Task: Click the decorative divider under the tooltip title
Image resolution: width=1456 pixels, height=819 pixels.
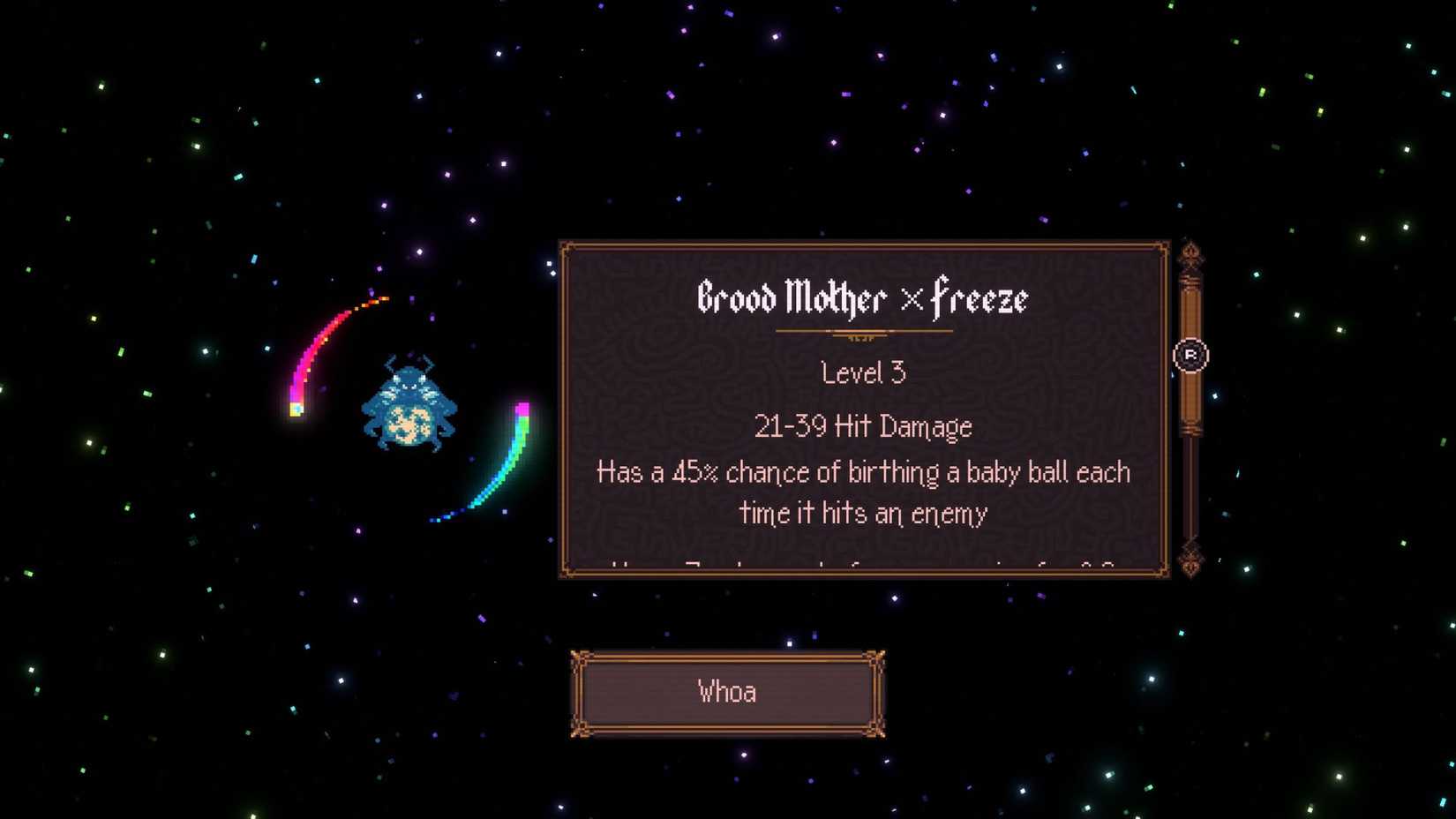Action: tap(863, 331)
